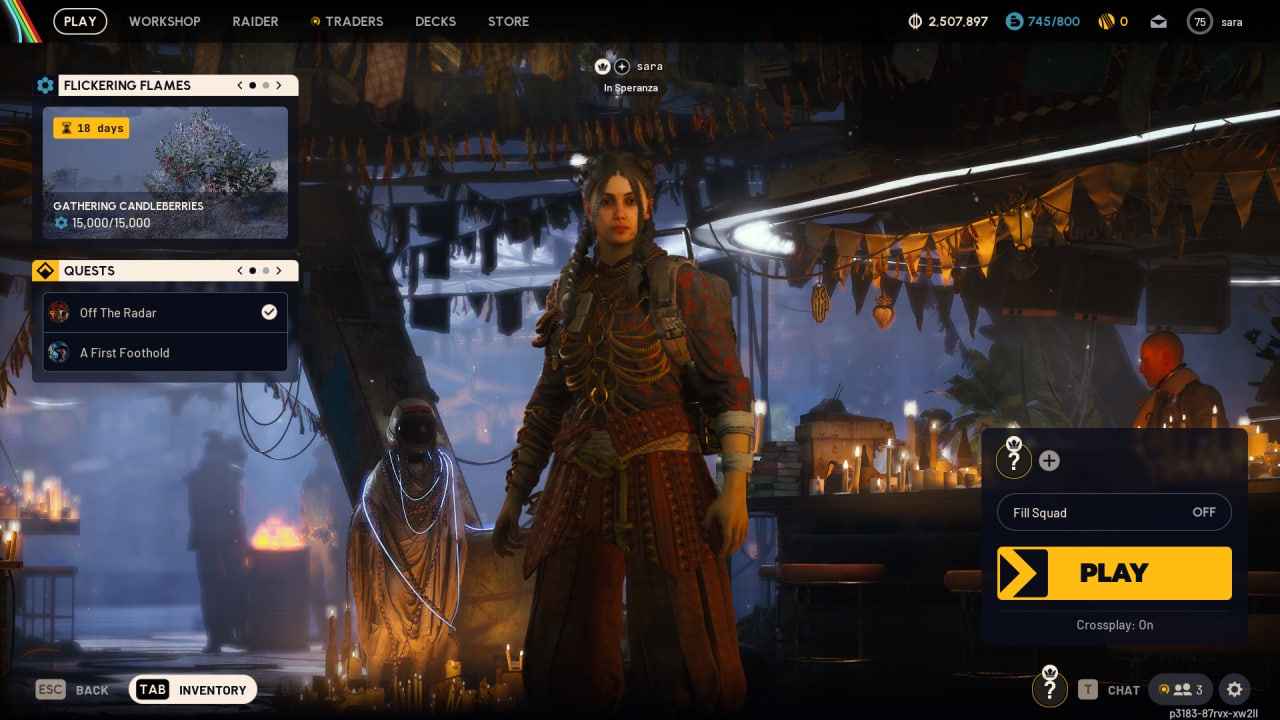Open settings via the bottom-right gear icon
Image resolution: width=1280 pixels, height=720 pixels.
coord(1234,689)
